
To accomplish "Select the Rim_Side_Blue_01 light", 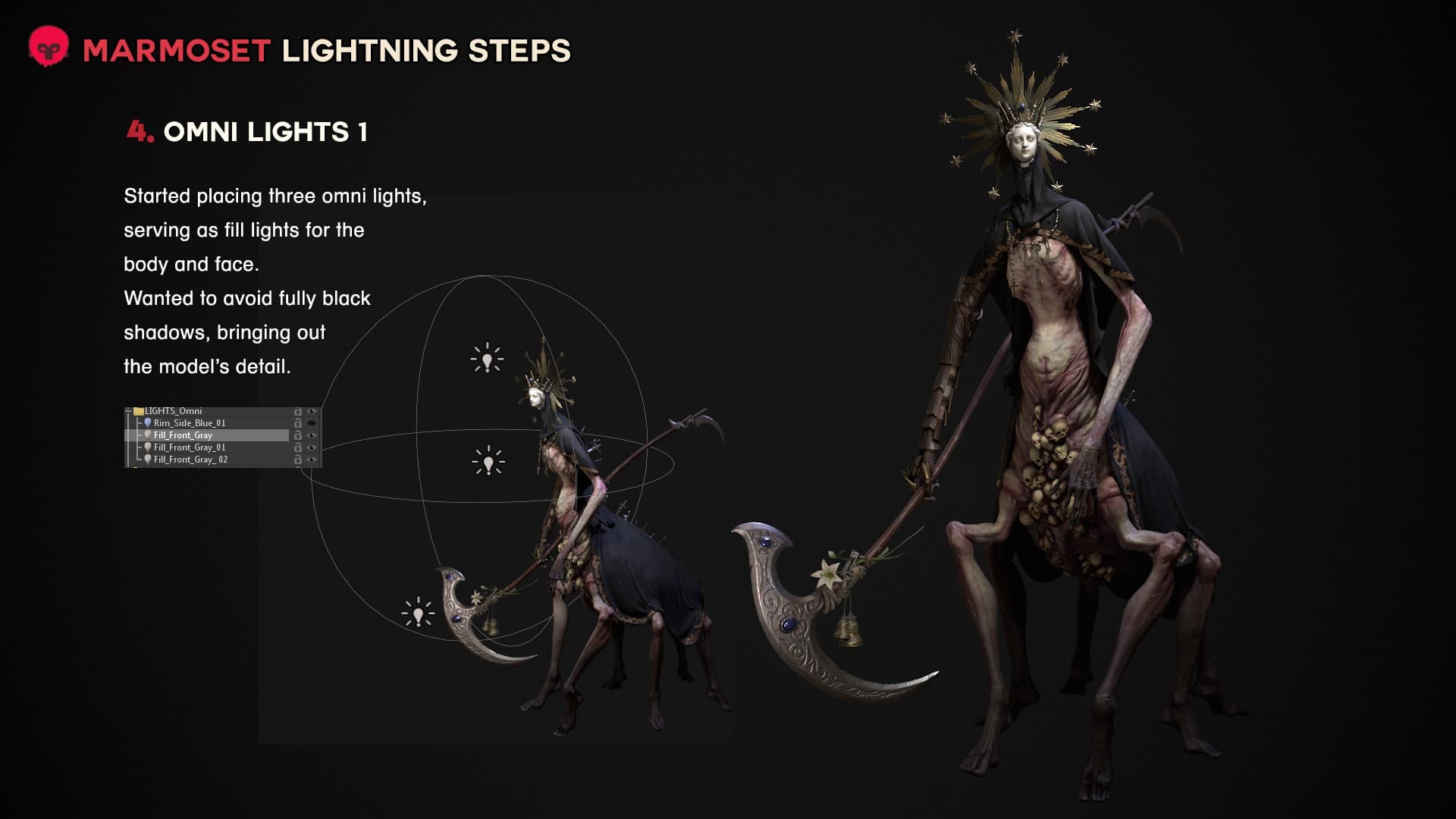I will click(x=189, y=423).
